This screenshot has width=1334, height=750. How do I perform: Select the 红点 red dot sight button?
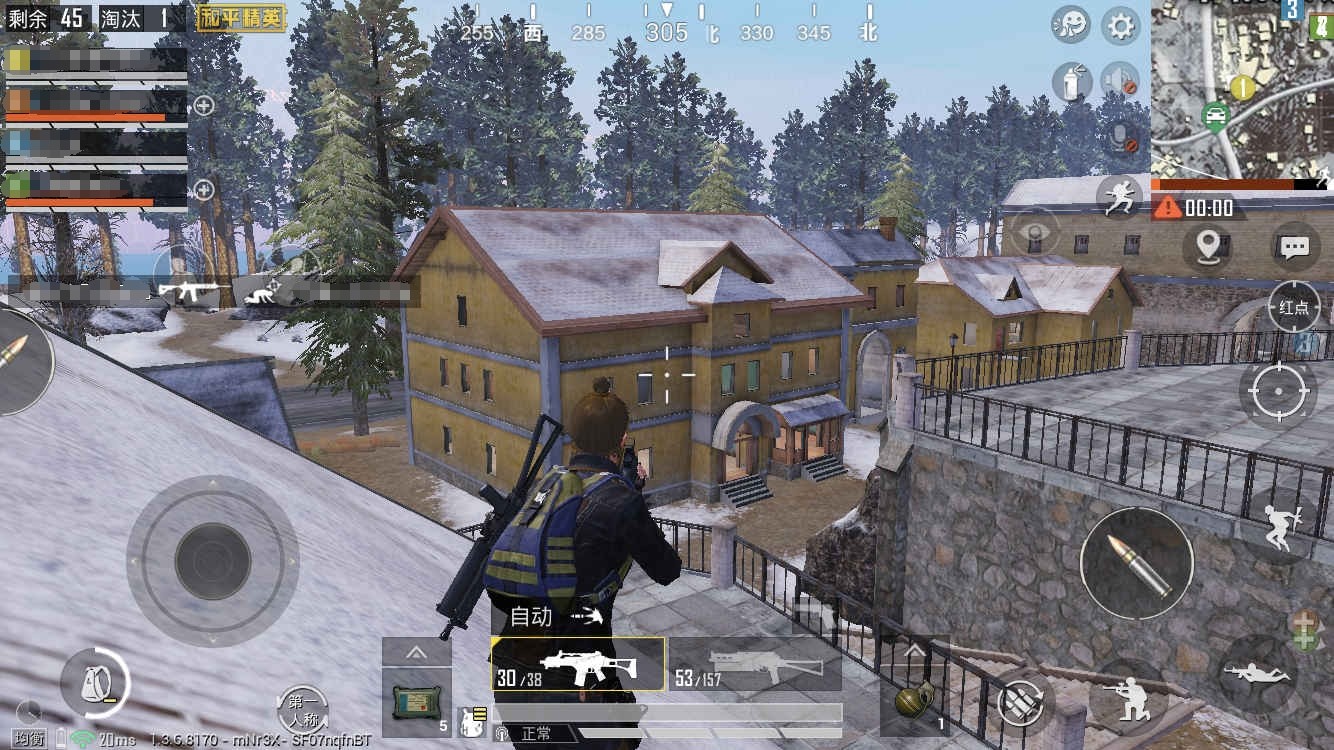[x=1293, y=308]
